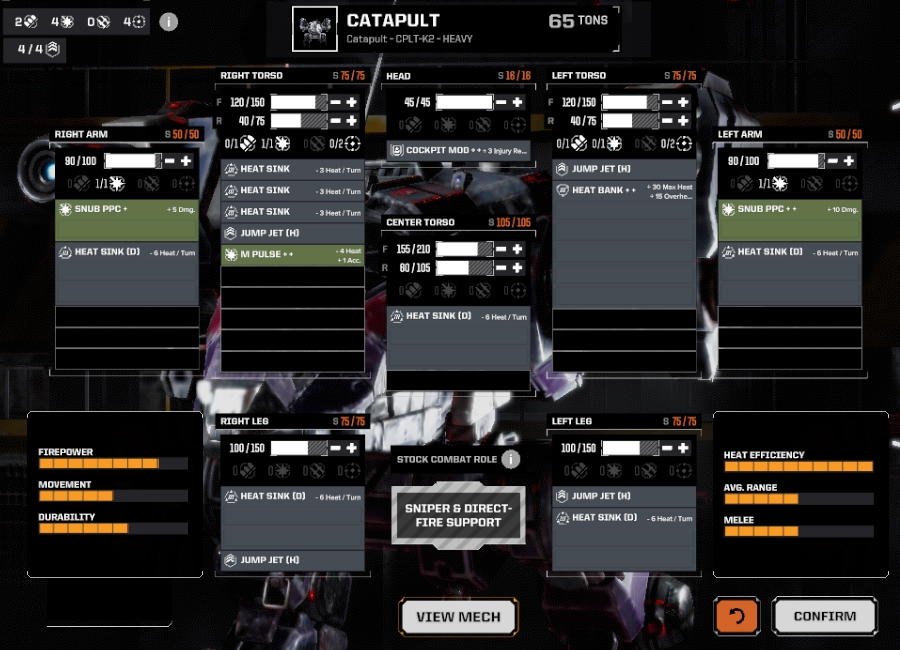Click the Catapult mech portrait thumbnail

(x=315, y=29)
